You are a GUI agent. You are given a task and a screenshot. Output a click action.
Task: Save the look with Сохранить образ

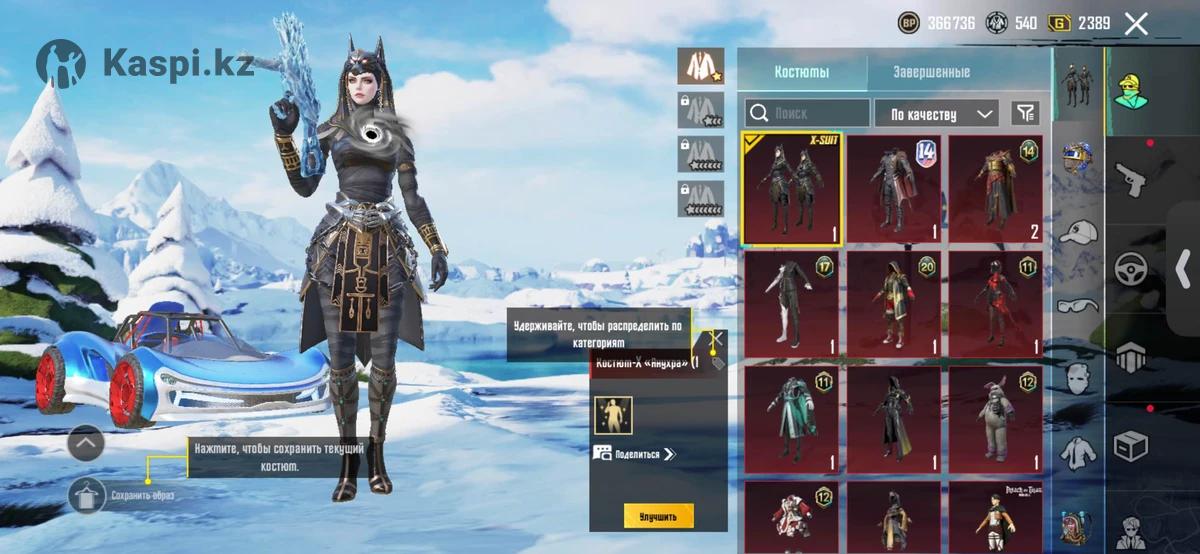(x=87, y=495)
